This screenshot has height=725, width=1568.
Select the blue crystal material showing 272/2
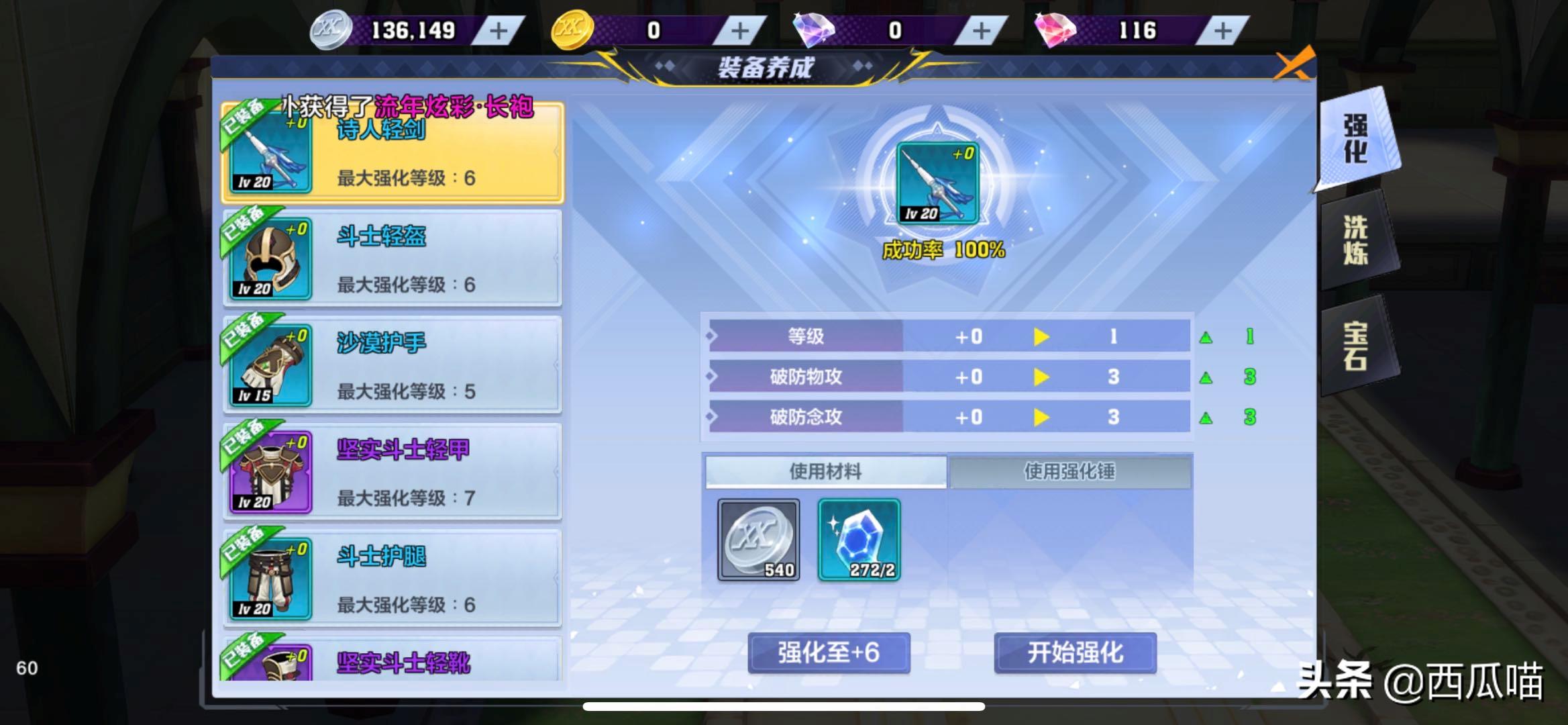pos(859,540)
